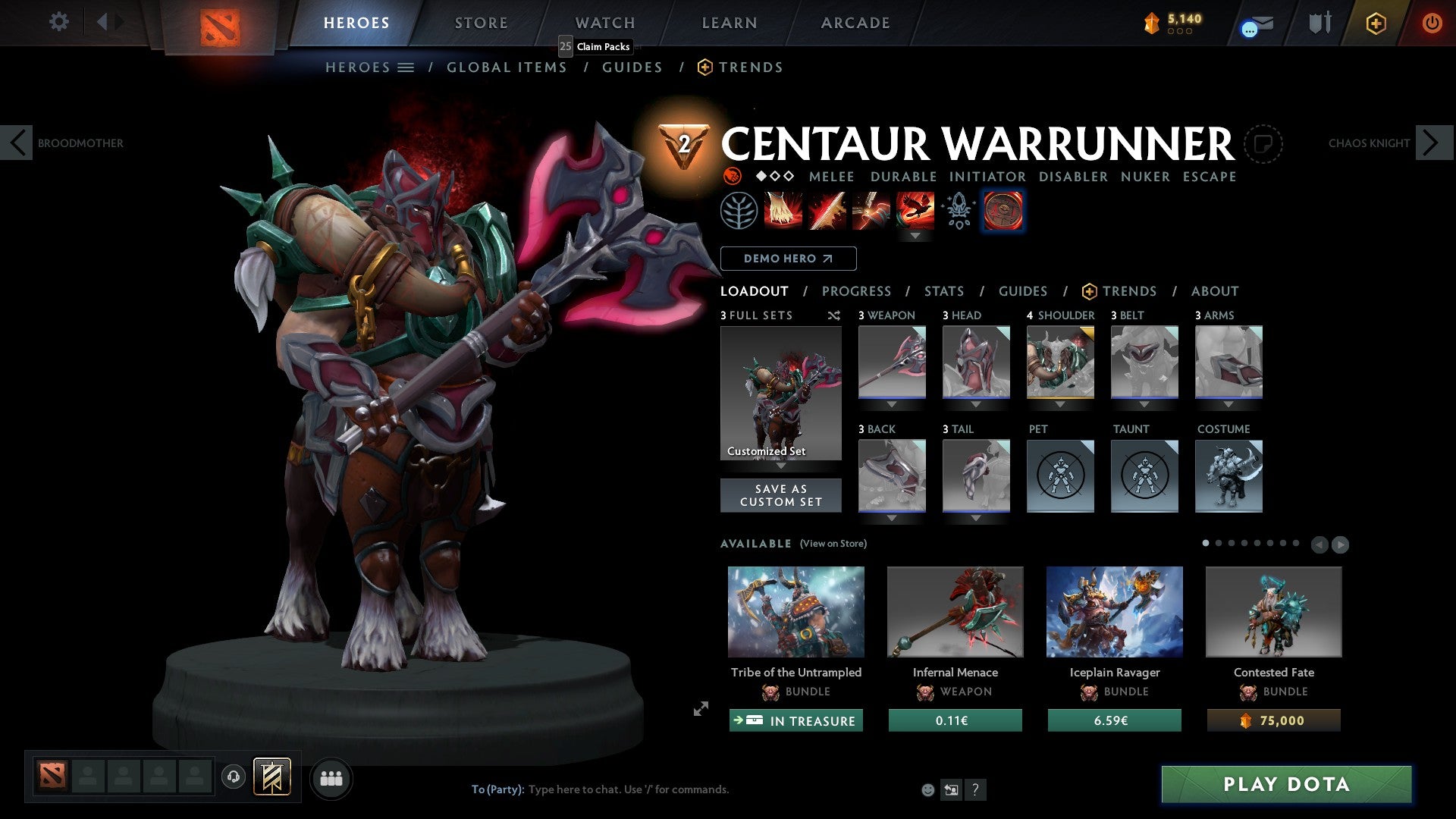Open the heroes list hamburger menu
The width and height of the screenshot is (1456, 819).
[x=406, y=67]
